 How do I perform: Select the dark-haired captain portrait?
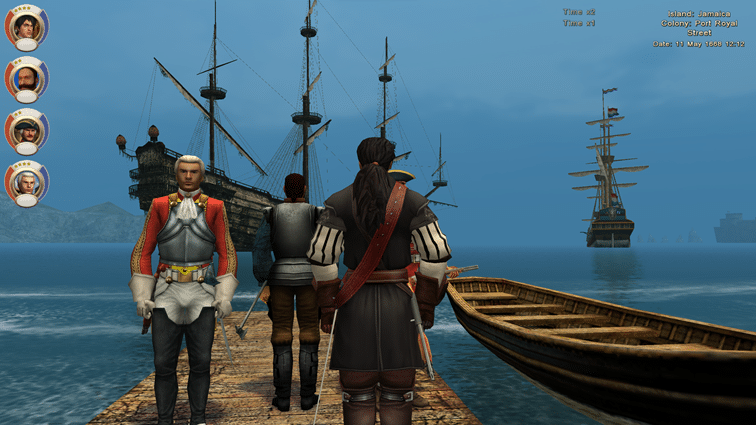click(x=26, y=26)
